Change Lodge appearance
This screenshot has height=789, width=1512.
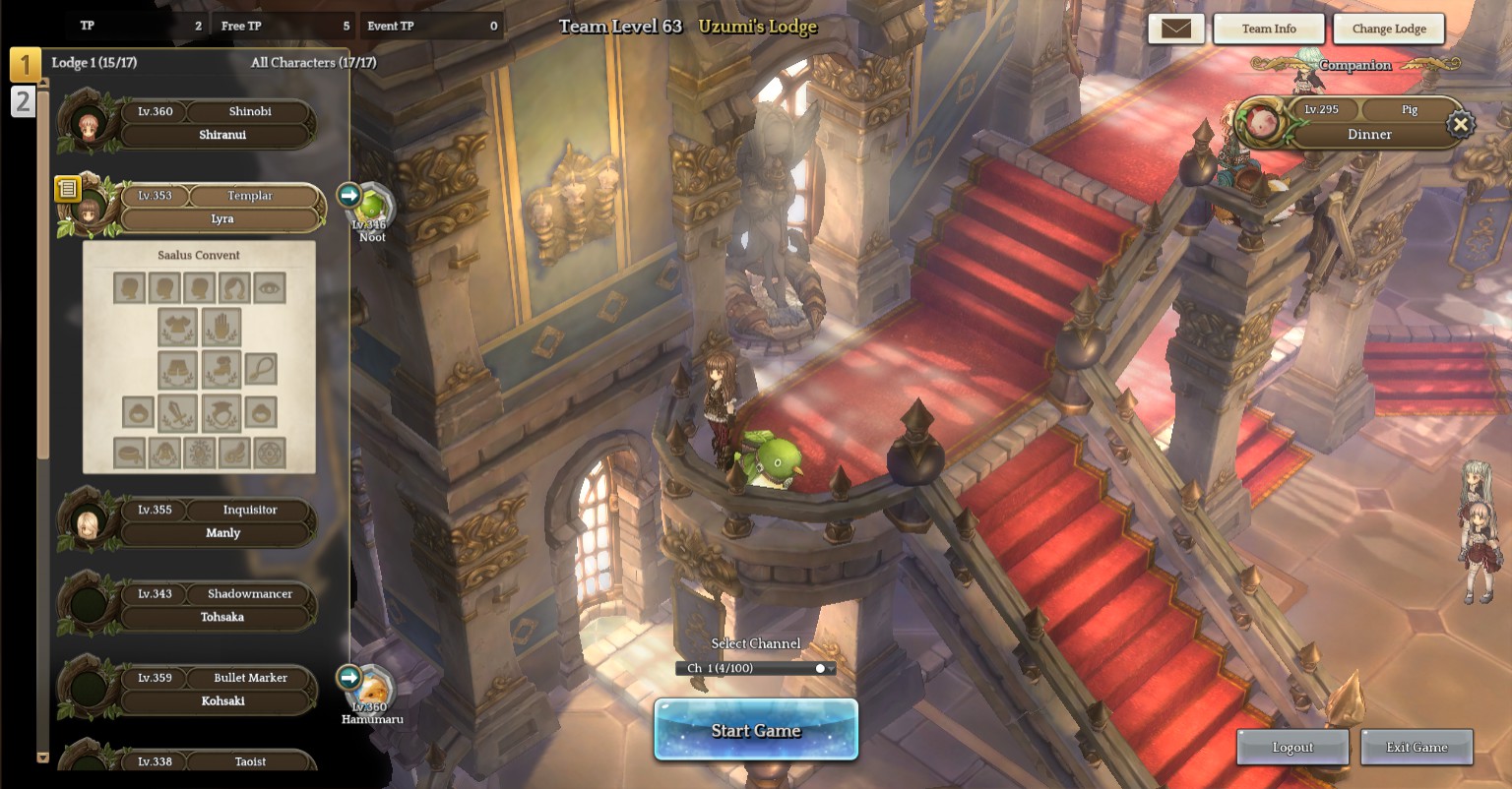tap(1388, 29)
